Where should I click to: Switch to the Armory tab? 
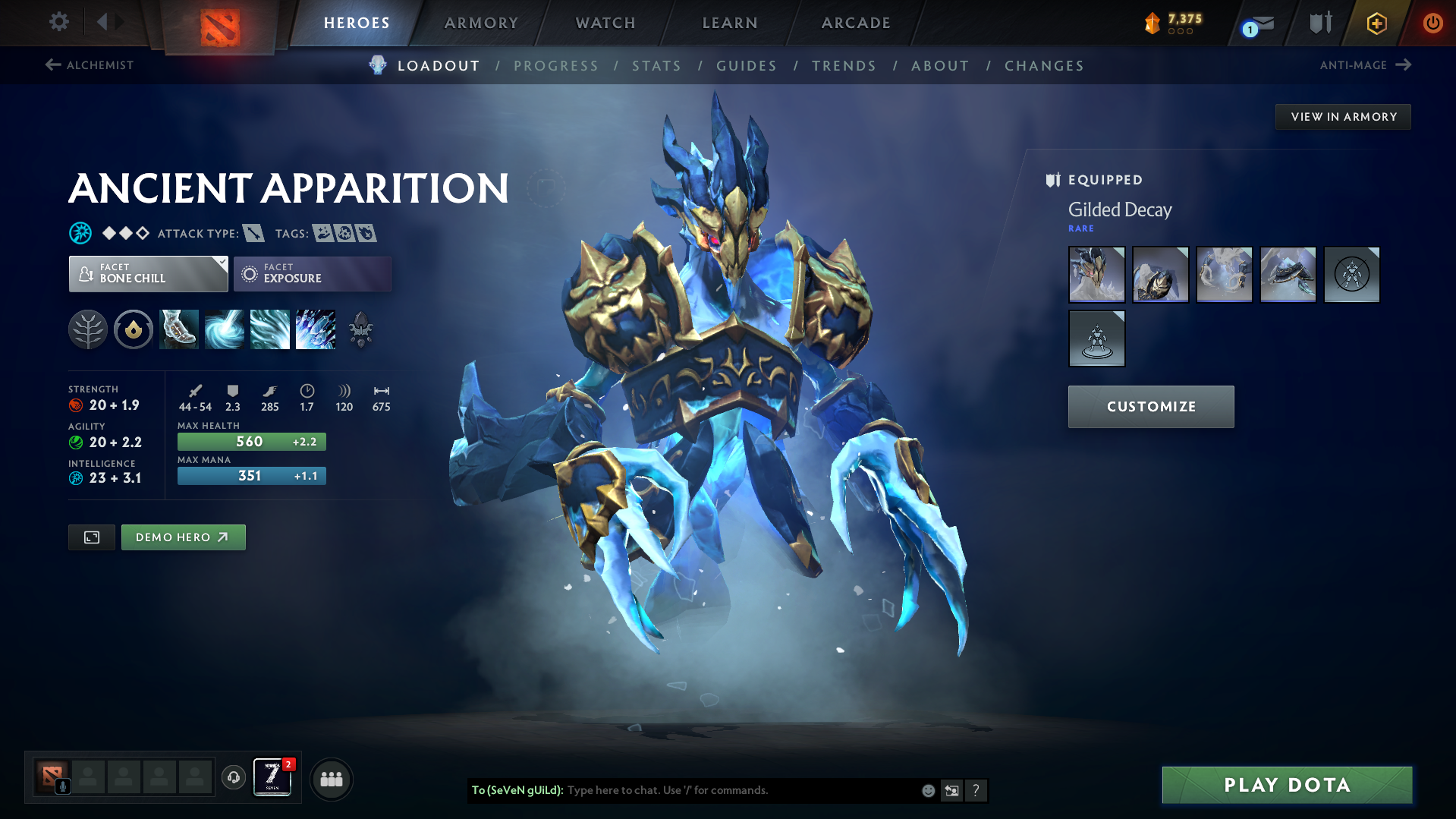pyautogui.click(x=481, y=23)
